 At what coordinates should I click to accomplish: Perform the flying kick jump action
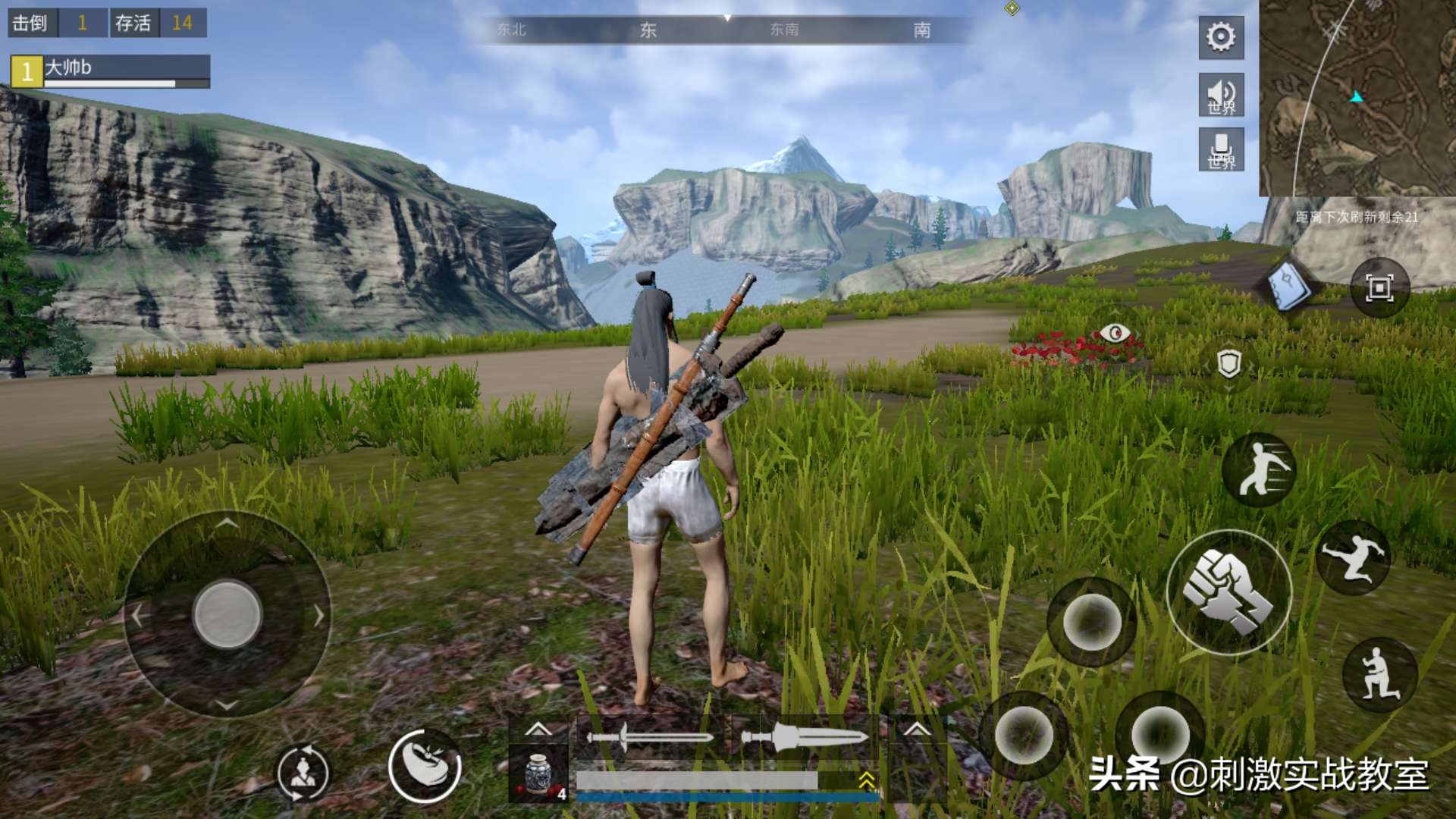[1354, 557]
